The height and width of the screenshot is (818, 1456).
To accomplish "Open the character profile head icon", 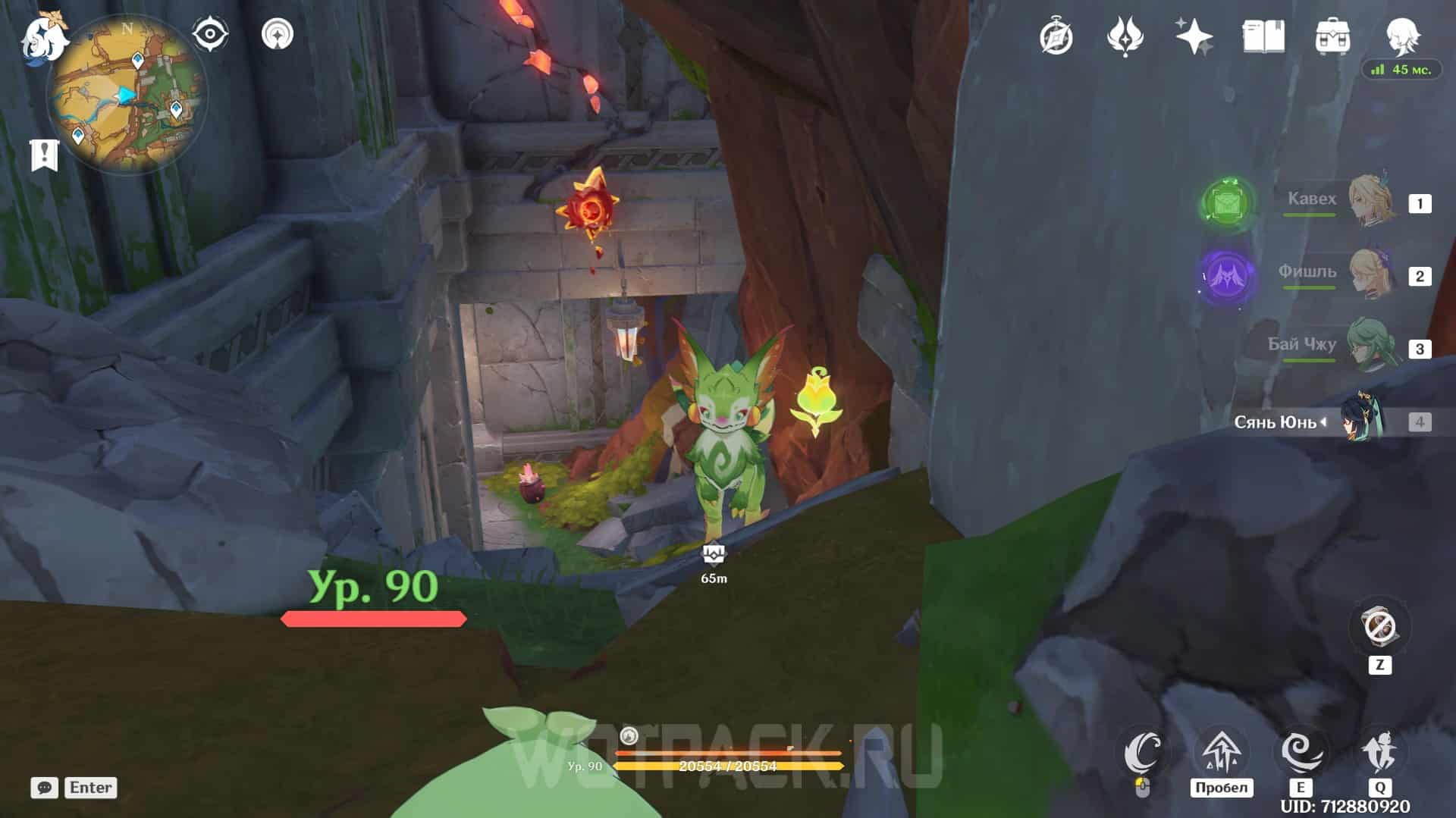I will pos(1402,35).
